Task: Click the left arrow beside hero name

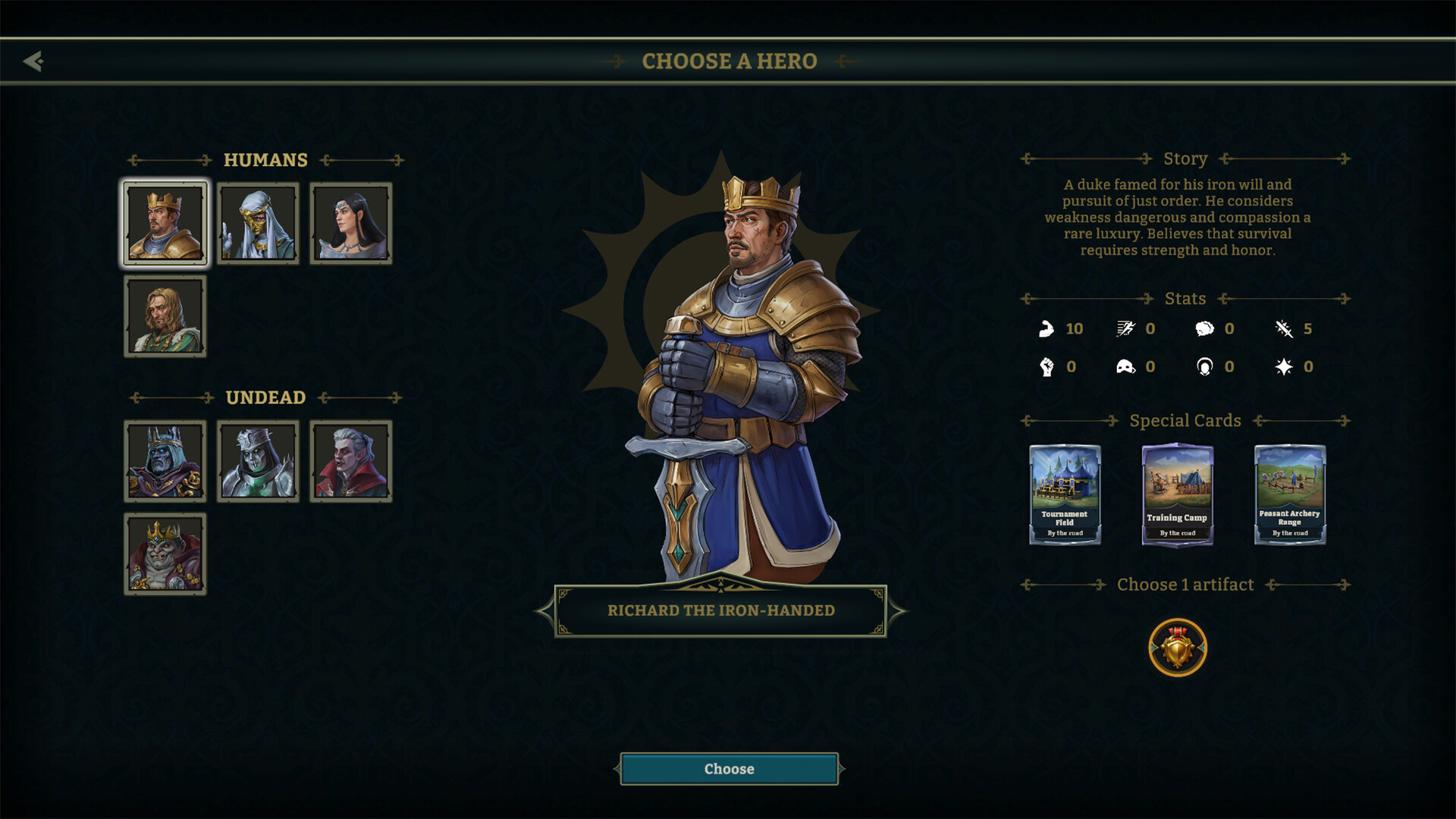Action: [x=543, y=610]
